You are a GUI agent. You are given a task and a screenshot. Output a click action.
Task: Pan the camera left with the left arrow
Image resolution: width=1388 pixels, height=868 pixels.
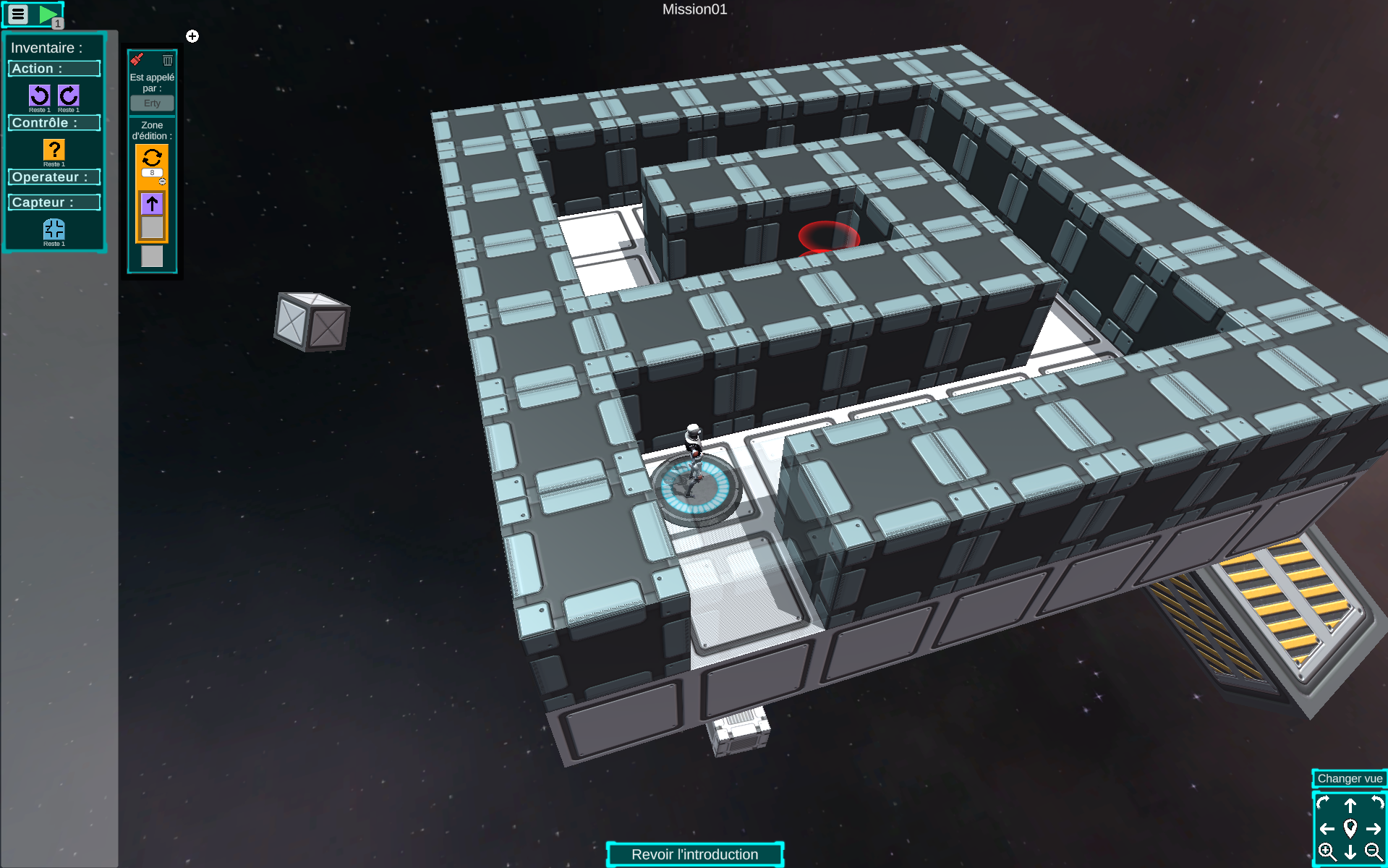coord(1327,828)
